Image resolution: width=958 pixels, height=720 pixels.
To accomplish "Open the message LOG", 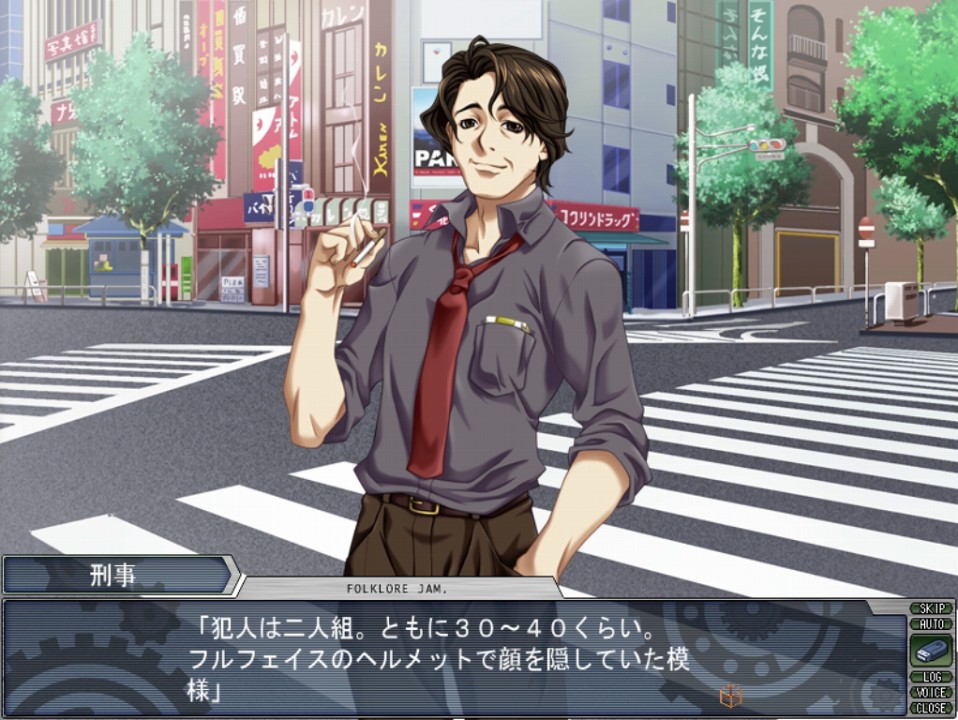I will [930, 677].
